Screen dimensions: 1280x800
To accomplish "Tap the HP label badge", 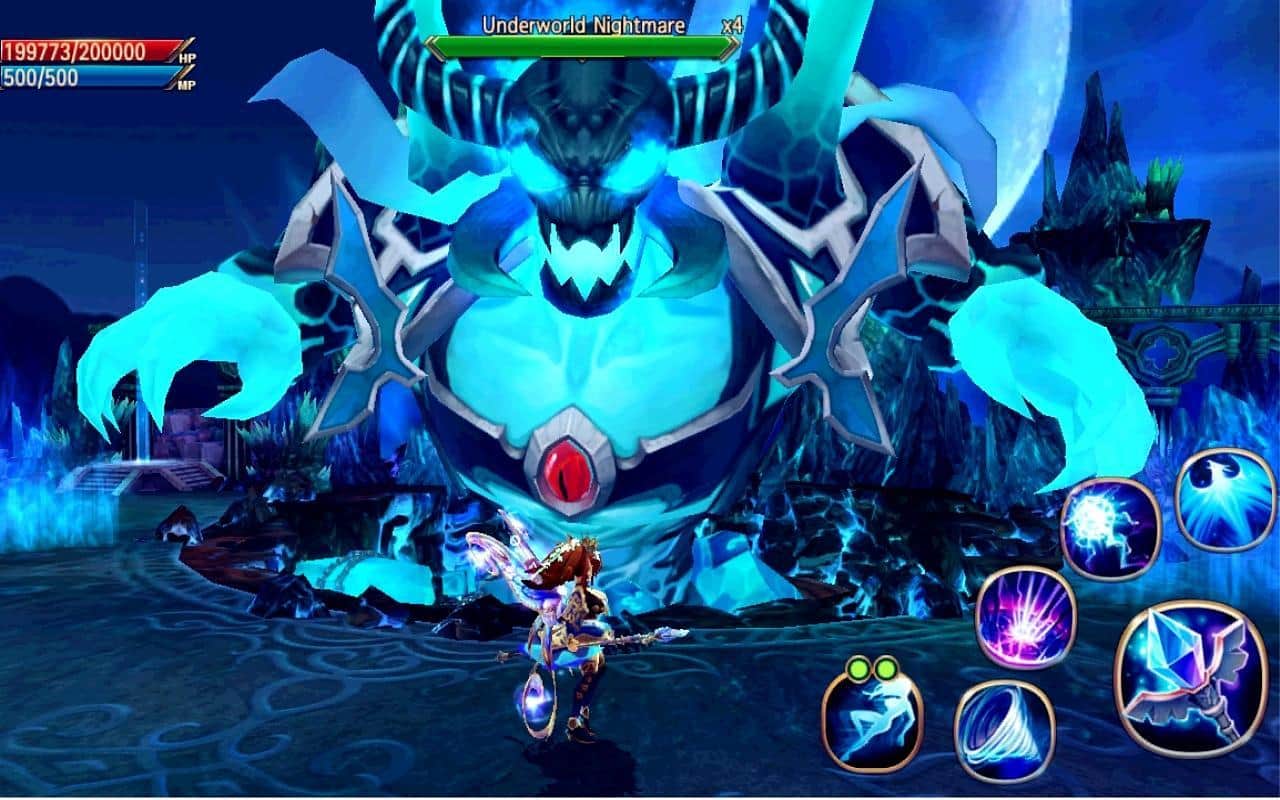I will pyautogui.click(x=187, y=56).
